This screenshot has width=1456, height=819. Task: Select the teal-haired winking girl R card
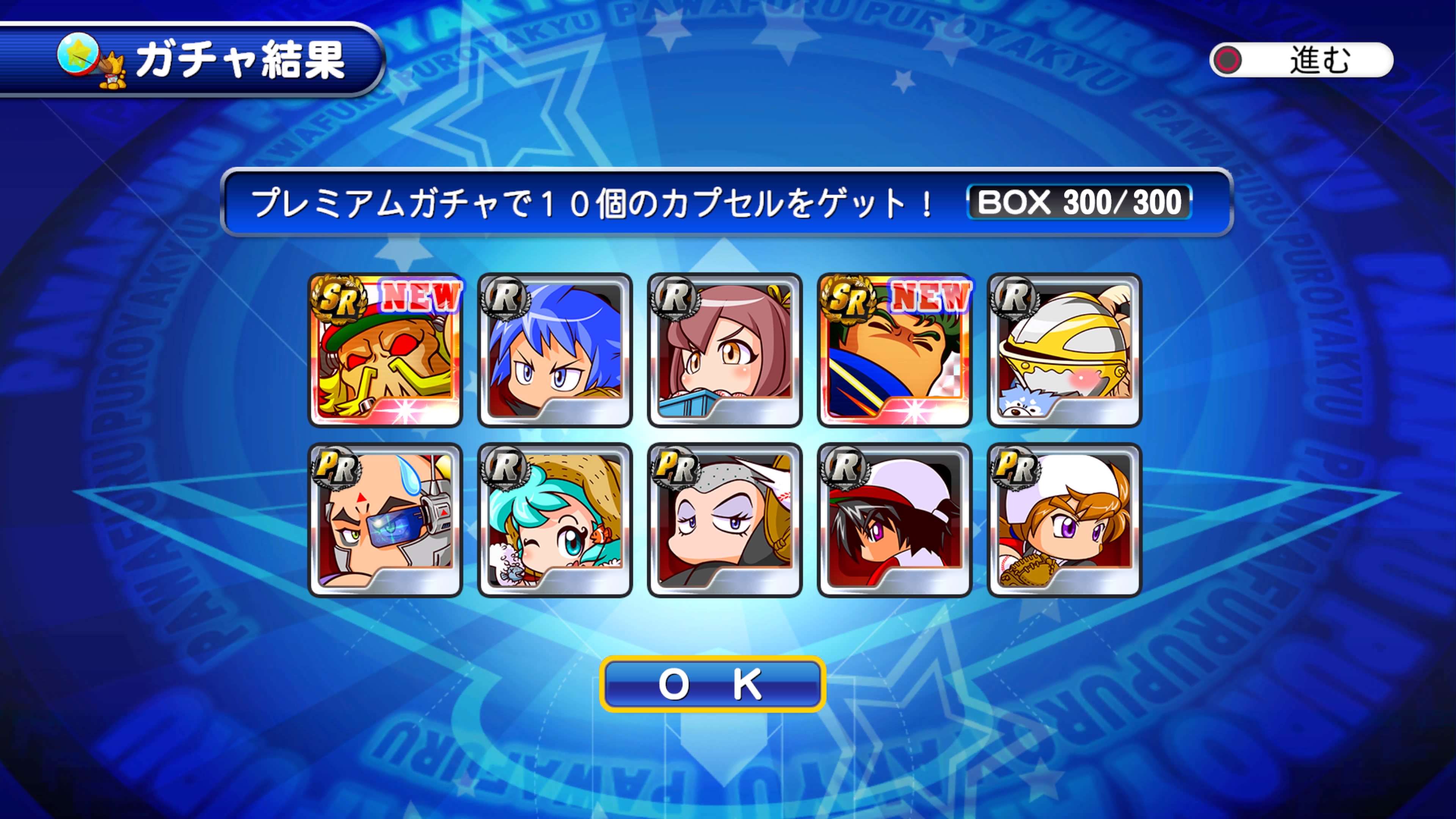(x=555, y=520)
